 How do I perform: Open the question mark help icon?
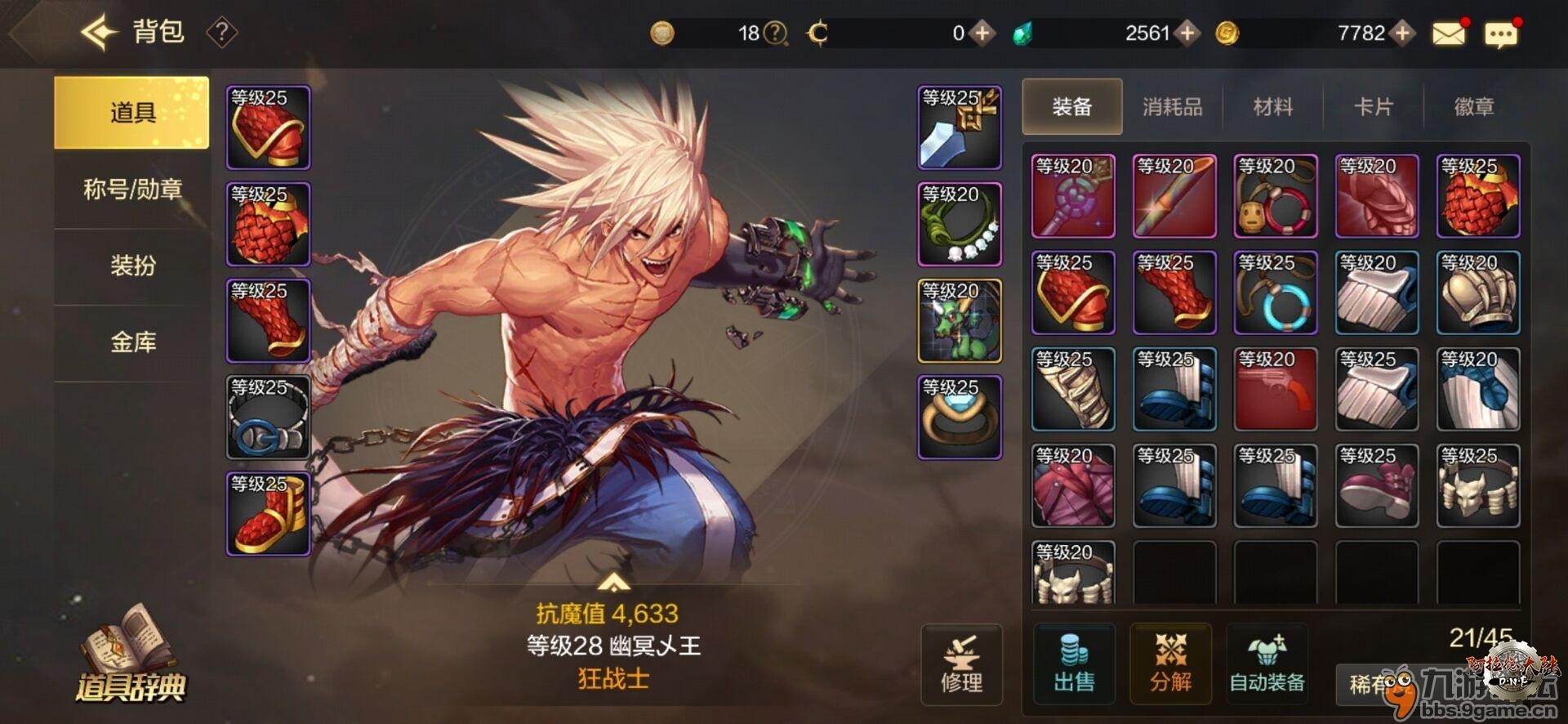(221, 33)
